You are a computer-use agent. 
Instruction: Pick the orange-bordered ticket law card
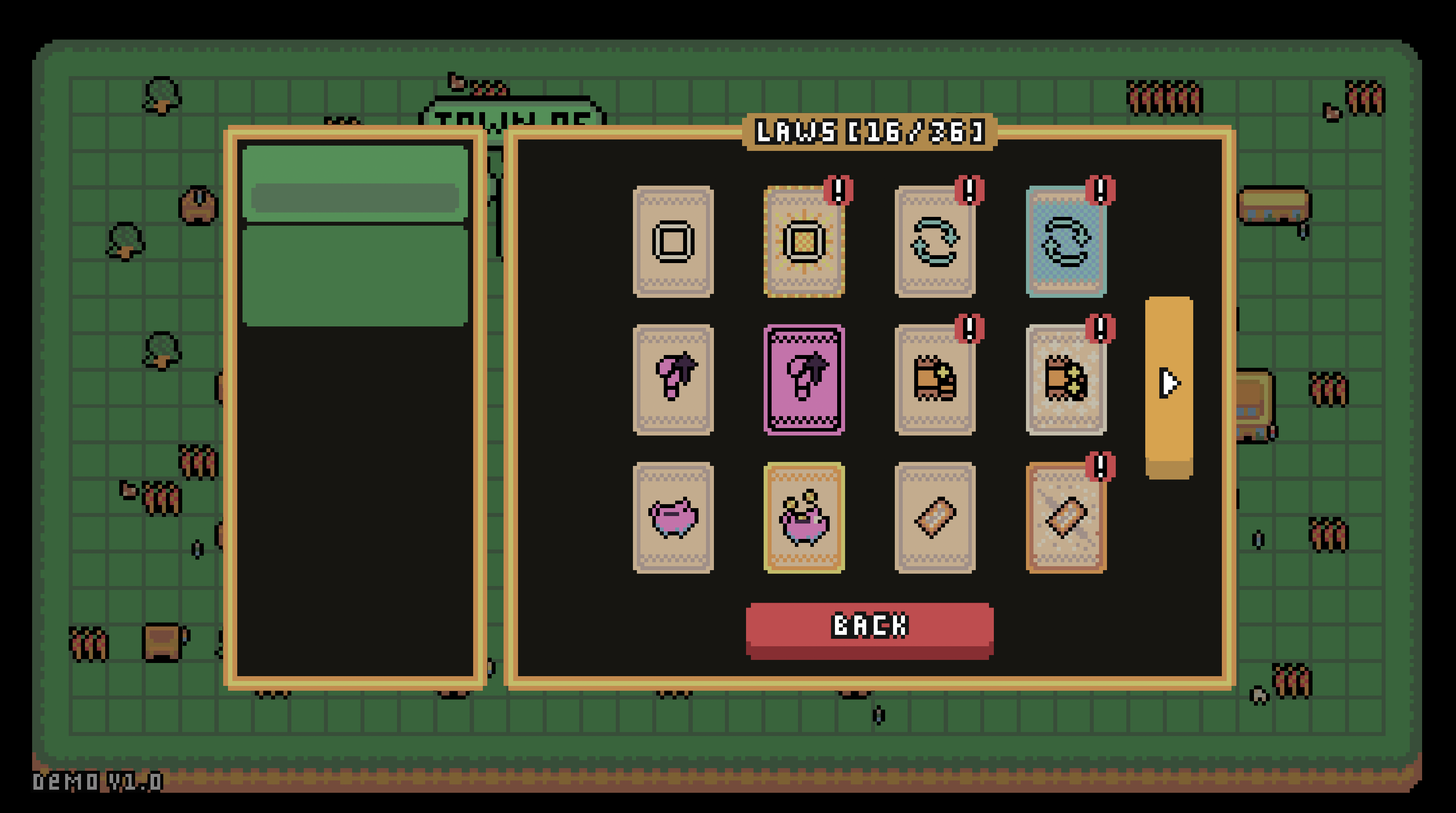point(1066,517)
